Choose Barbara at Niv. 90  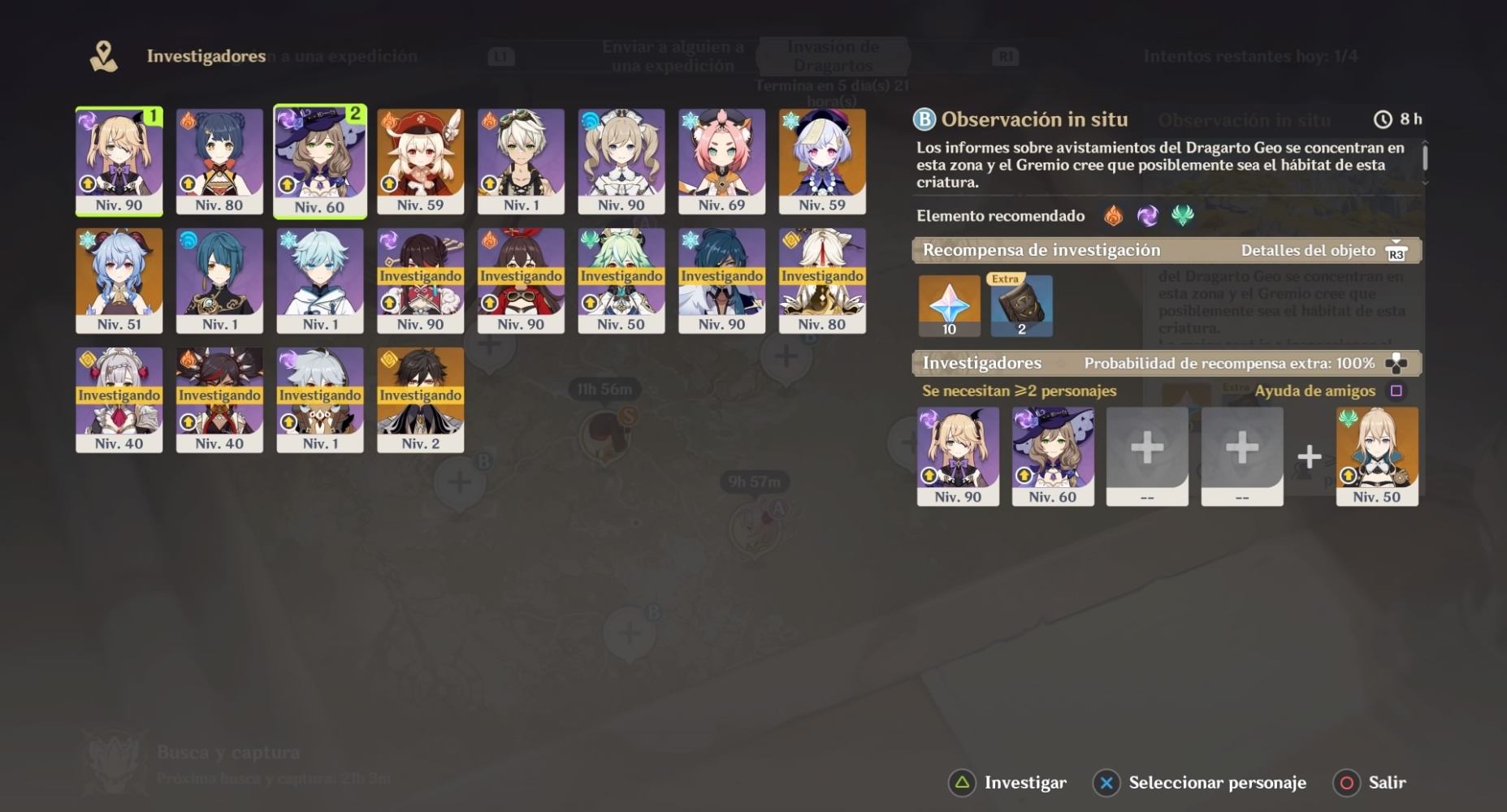(621, 161)
